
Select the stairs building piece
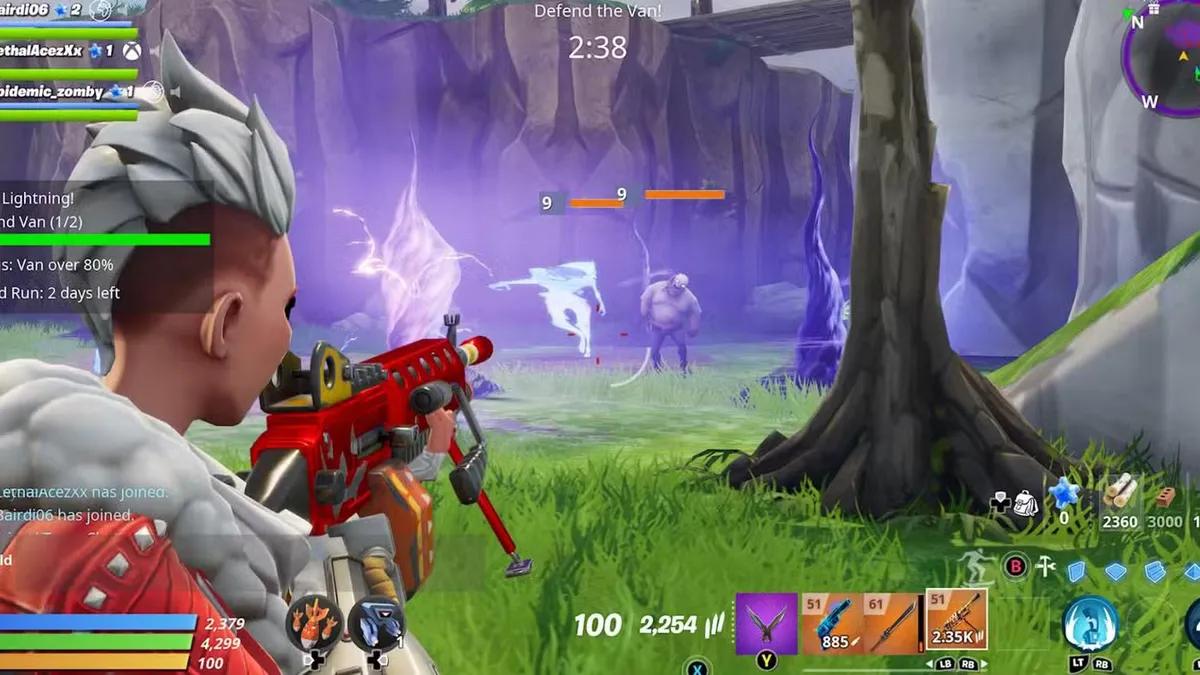point(1155,571)
